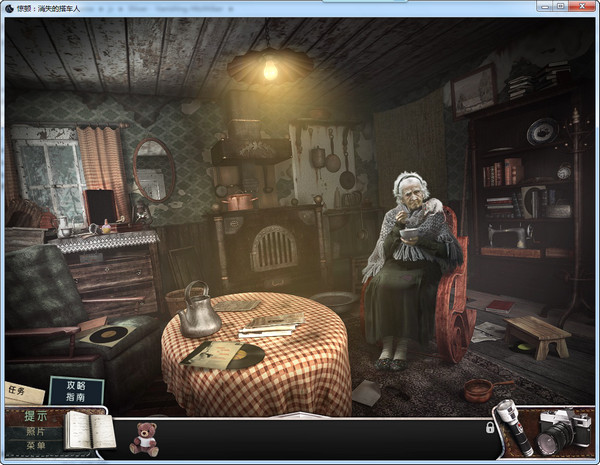Toggle the inventory bar lock

pos(489,427)
